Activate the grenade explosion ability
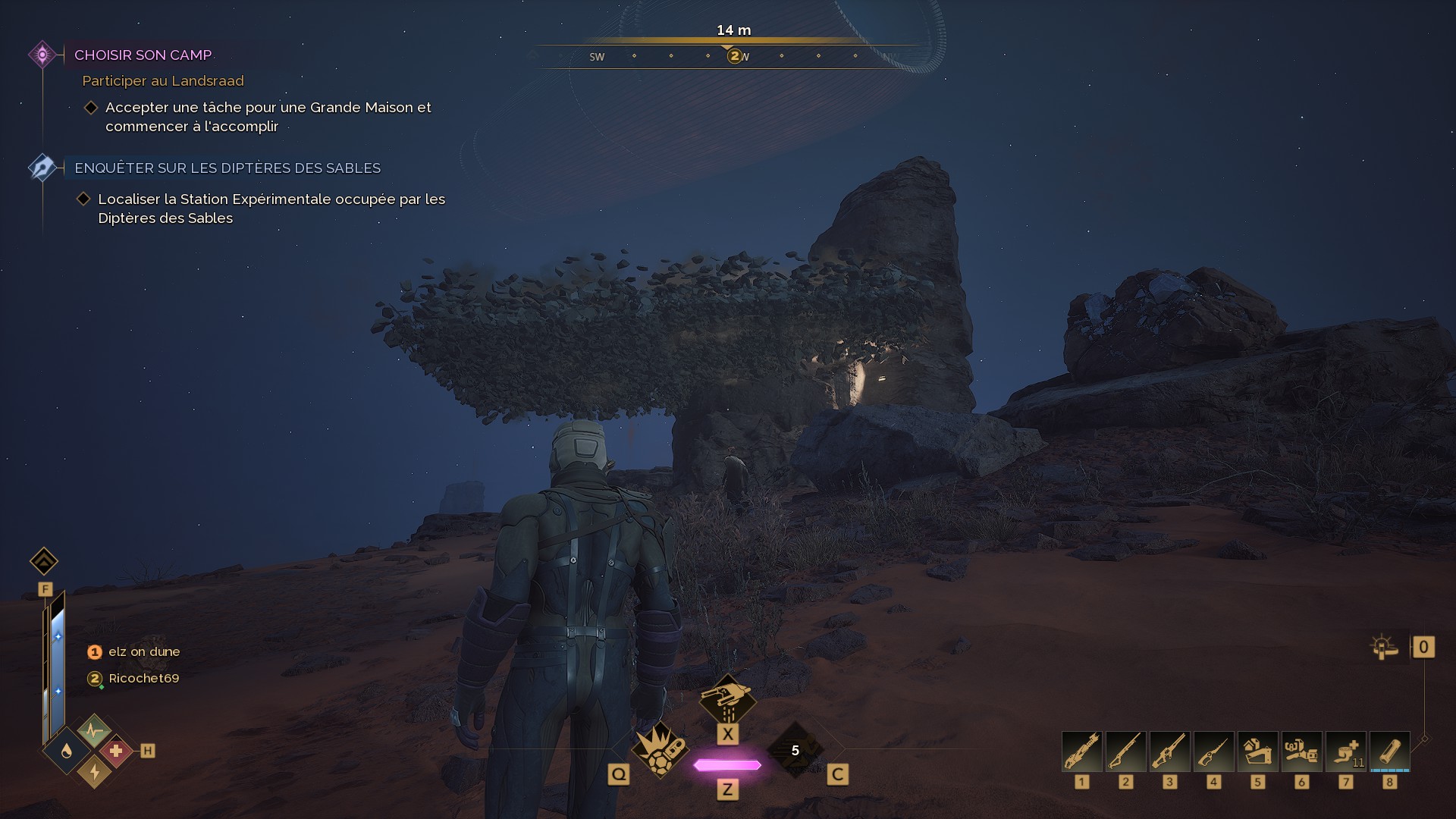The width and height of the screenshot is (1456, 819). (x=659, y=749)
